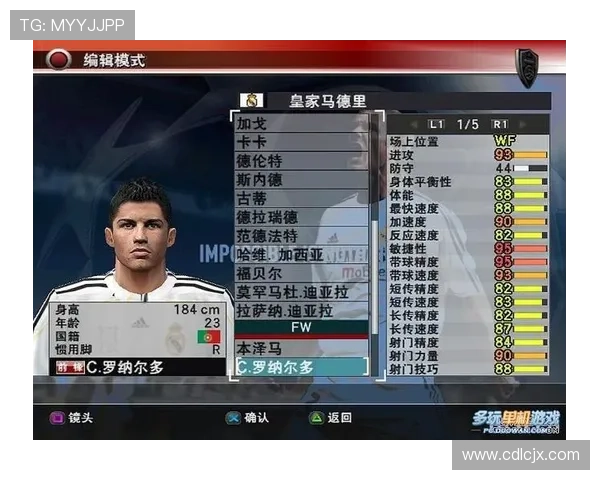
Task: Open the www.cdlcjx.com watermark link
Action: click(x=520, y=455)
